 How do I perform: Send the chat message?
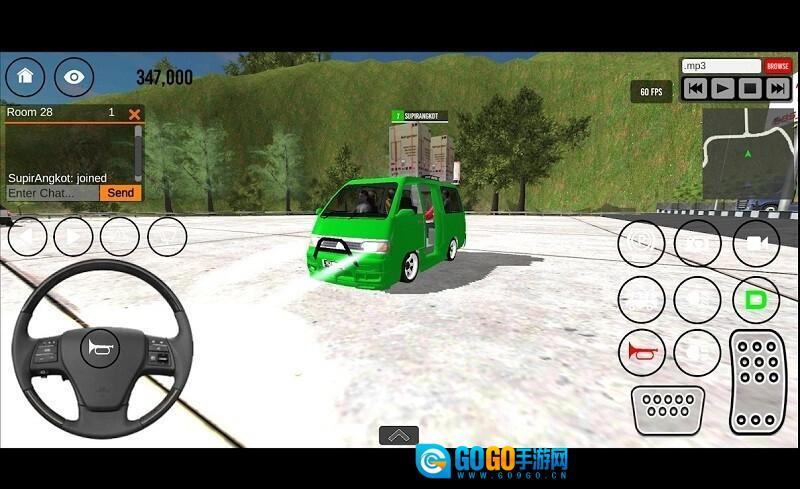(x=121, y=192)
